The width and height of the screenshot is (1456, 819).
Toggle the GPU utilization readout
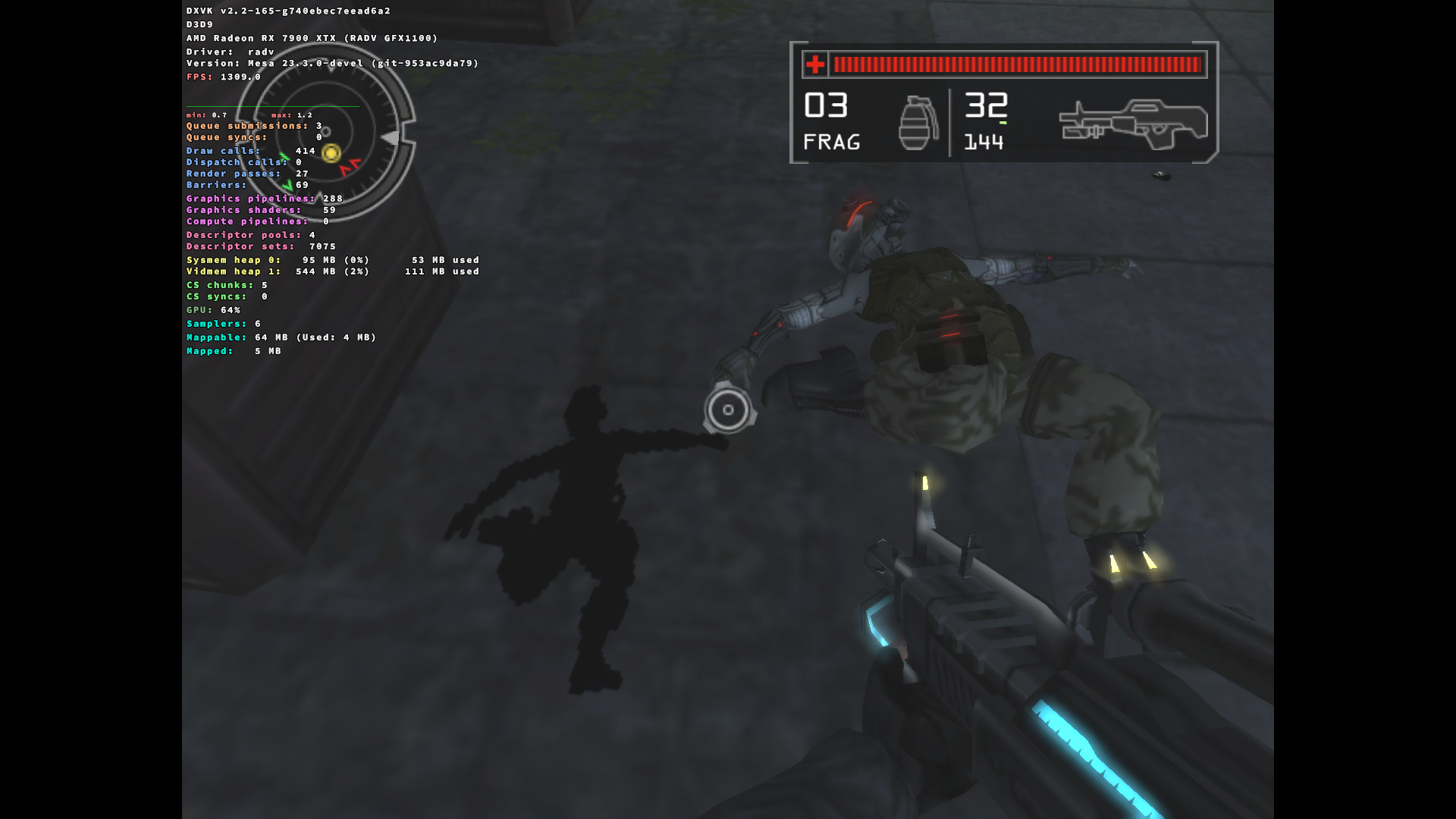click(213, 310)
